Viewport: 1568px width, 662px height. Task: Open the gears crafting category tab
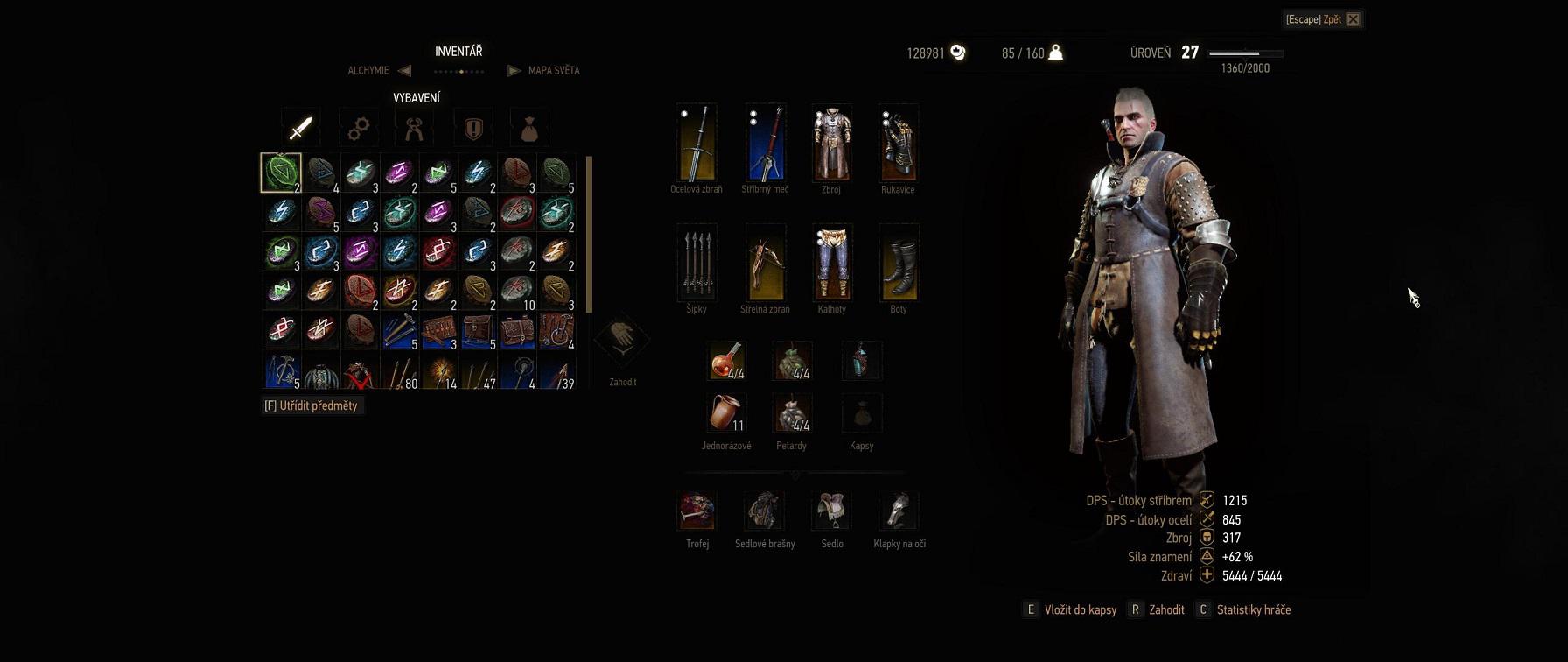[358, 129]
